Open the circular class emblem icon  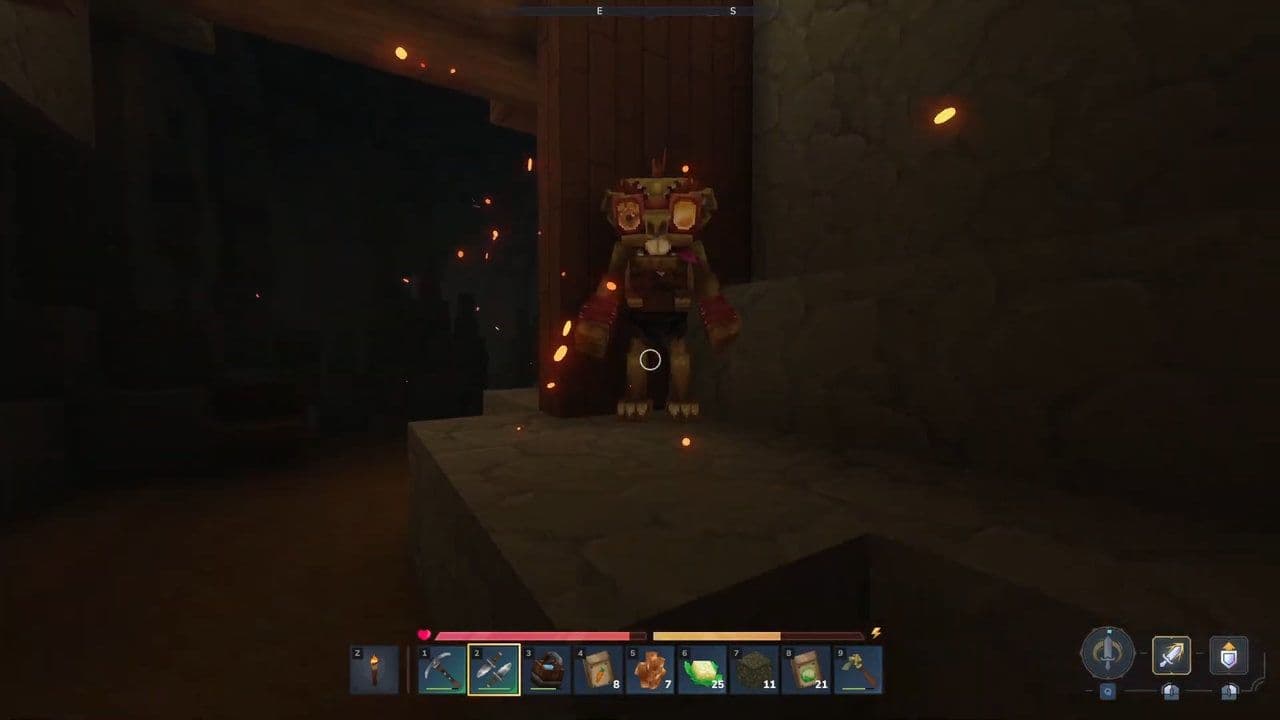1108,655
